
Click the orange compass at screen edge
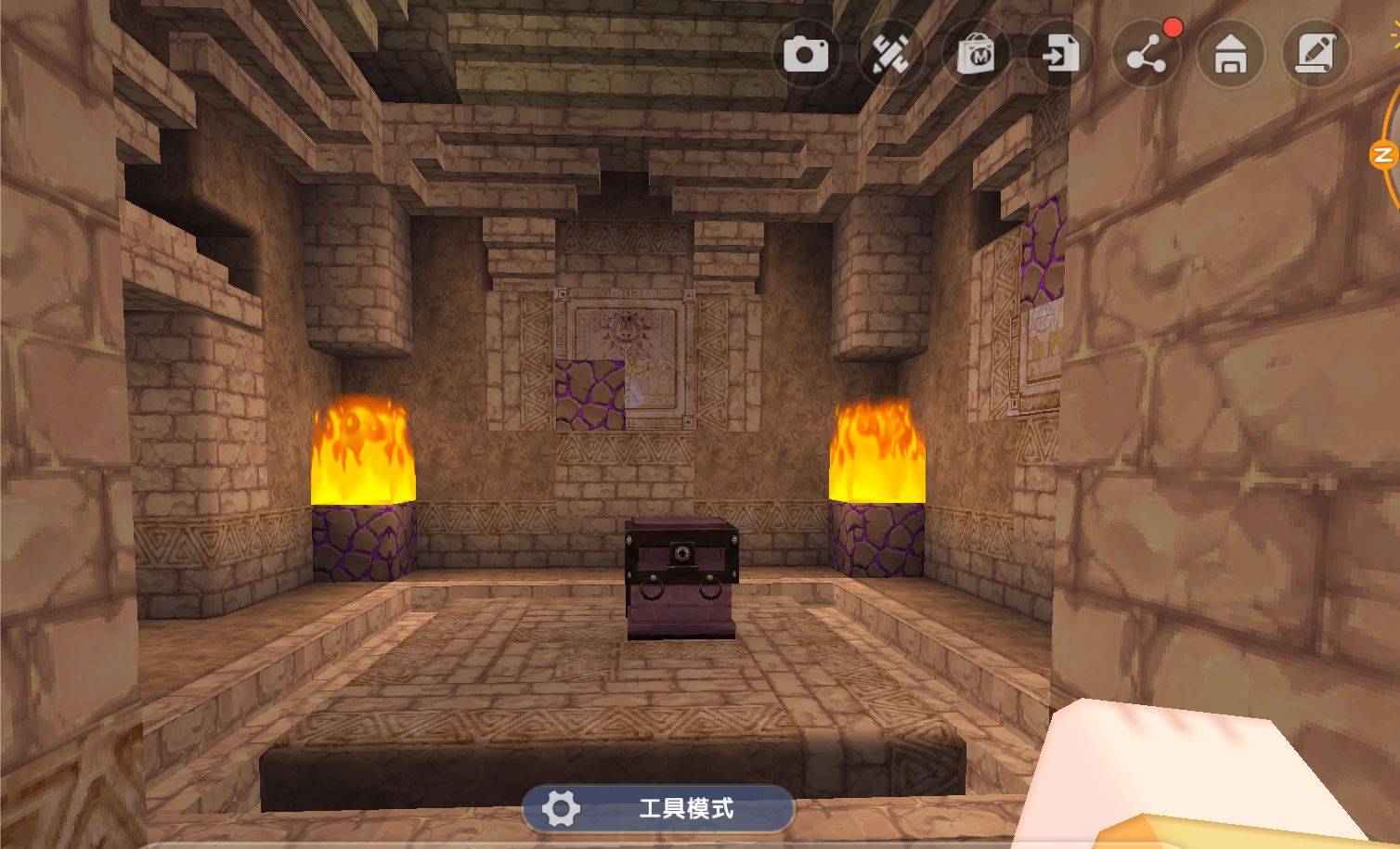(1385, 153)
